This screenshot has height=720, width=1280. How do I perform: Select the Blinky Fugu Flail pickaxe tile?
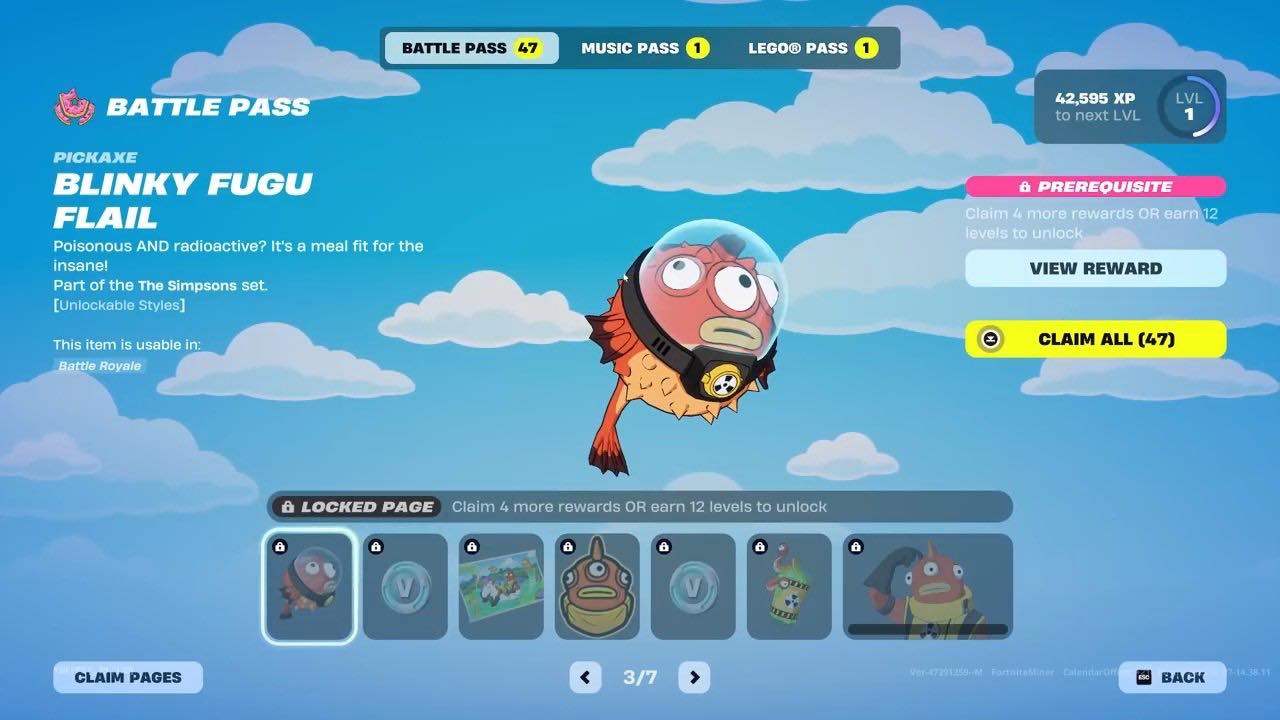click(309, 586)
